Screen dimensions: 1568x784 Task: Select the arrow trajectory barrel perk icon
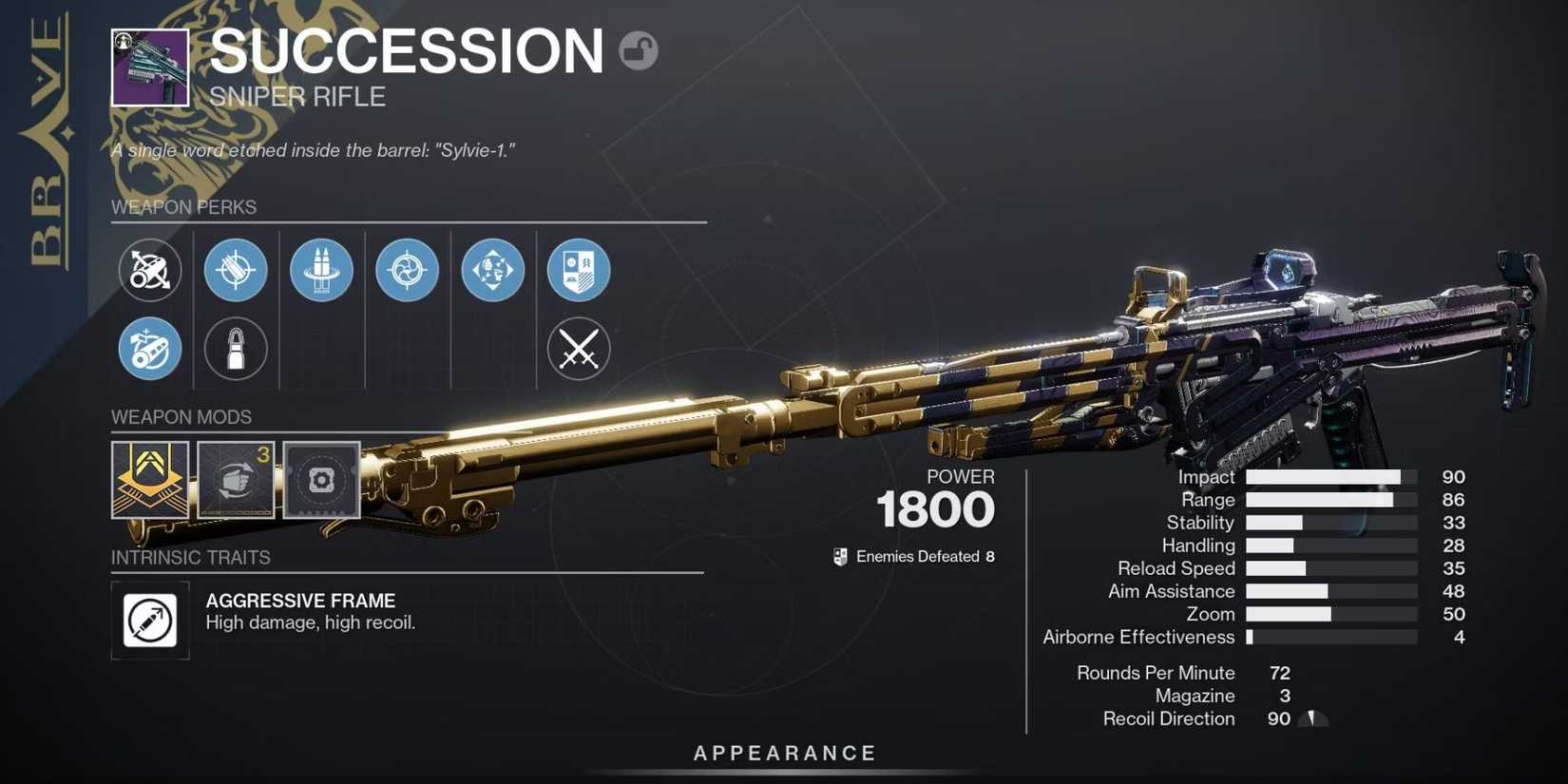click(150, 270)
